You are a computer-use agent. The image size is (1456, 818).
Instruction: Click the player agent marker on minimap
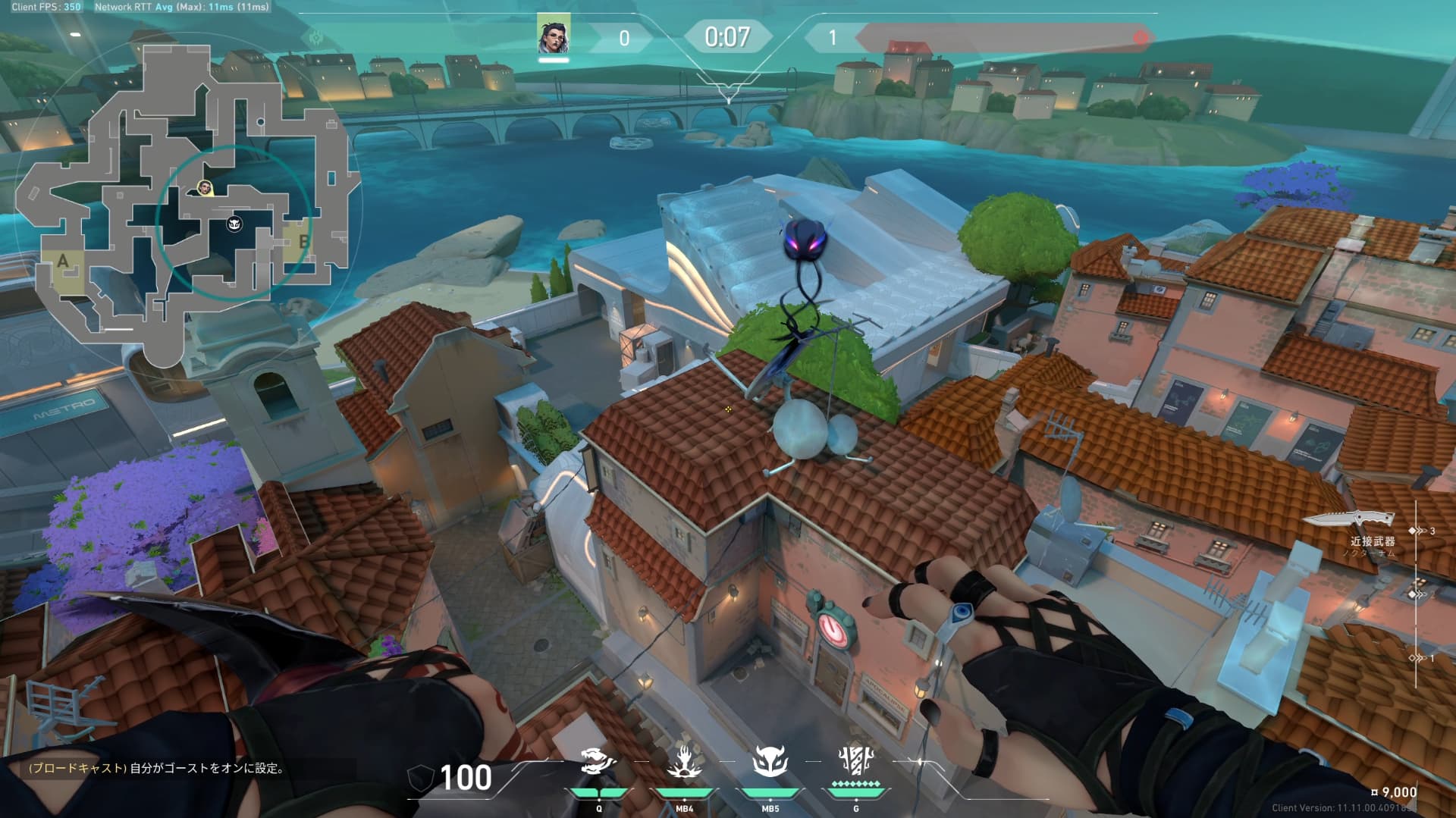[204, 187]
